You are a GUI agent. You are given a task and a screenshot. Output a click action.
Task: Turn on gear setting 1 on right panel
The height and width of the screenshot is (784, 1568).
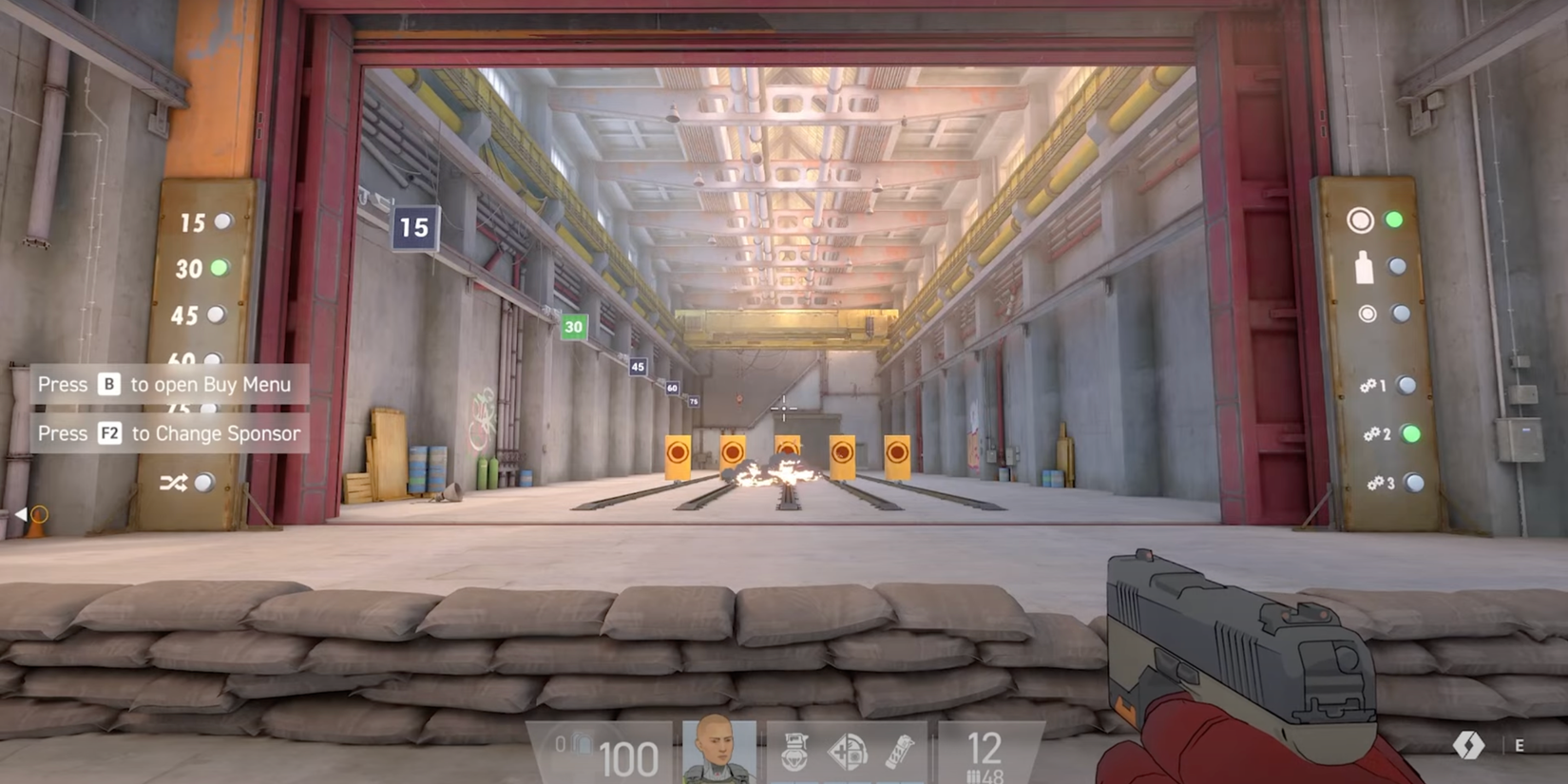[1405, 385]
